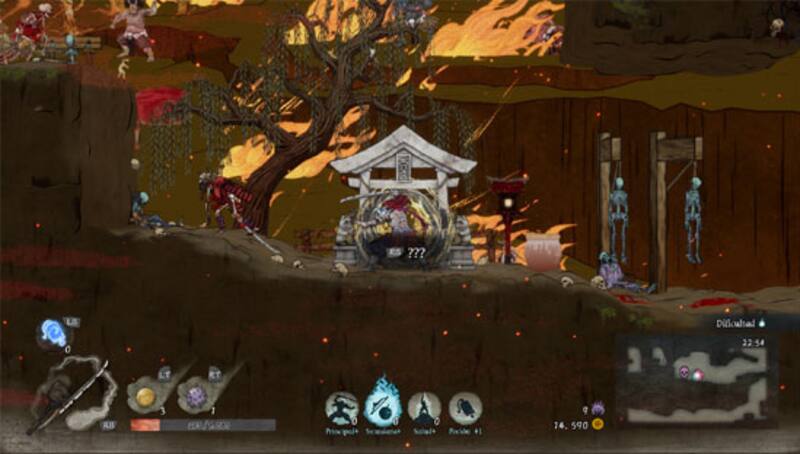Select the blue spirit flame icon
Viewport: 800px width, 454px height.
pyautogui.click(x=52, y=334)
